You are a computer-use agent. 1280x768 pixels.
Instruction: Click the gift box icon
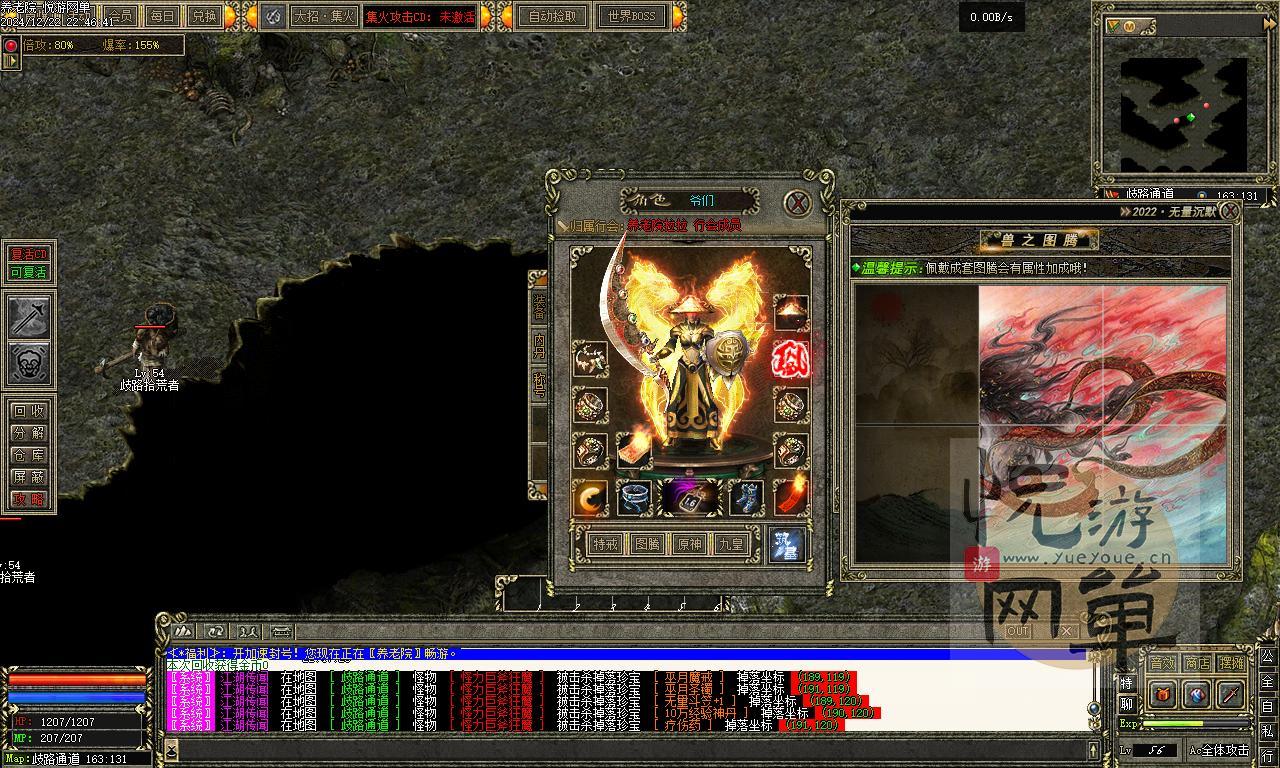1163,694
